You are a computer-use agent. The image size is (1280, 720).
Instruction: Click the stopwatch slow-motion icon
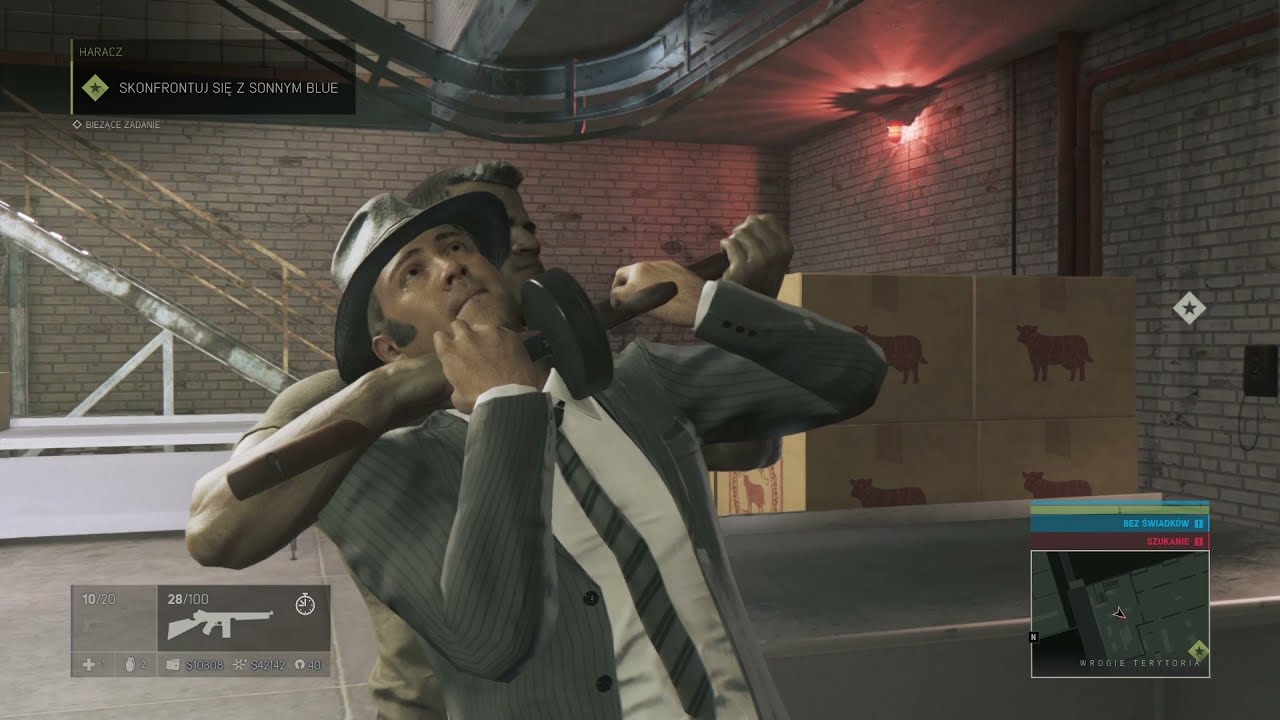pyautogui.click(x=306, y=603)
